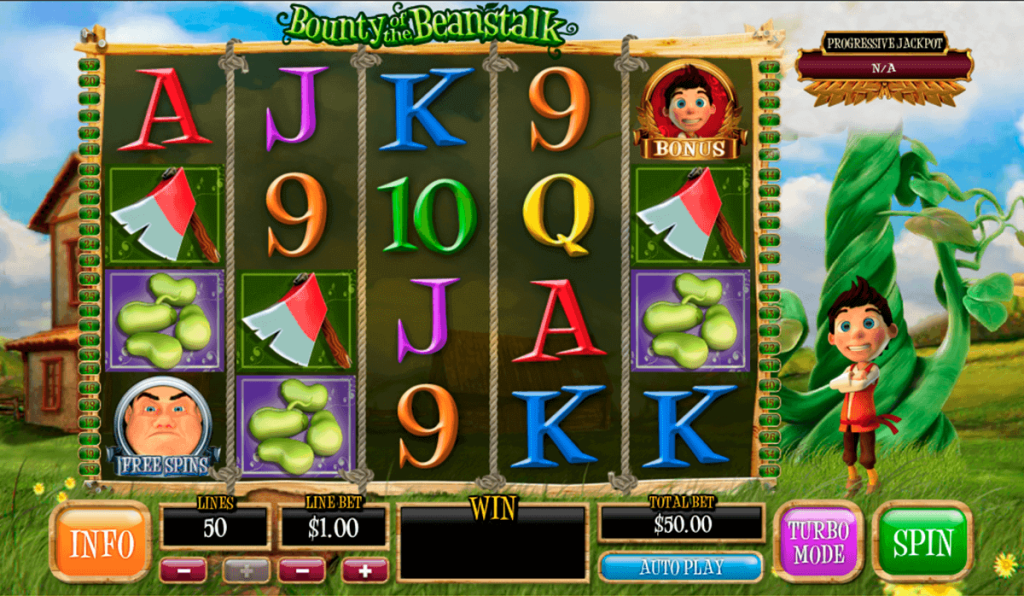Viewport: 1024px width, 596px height.
Task: Open the INFO paytable
Action: click(x=100, y=542)
